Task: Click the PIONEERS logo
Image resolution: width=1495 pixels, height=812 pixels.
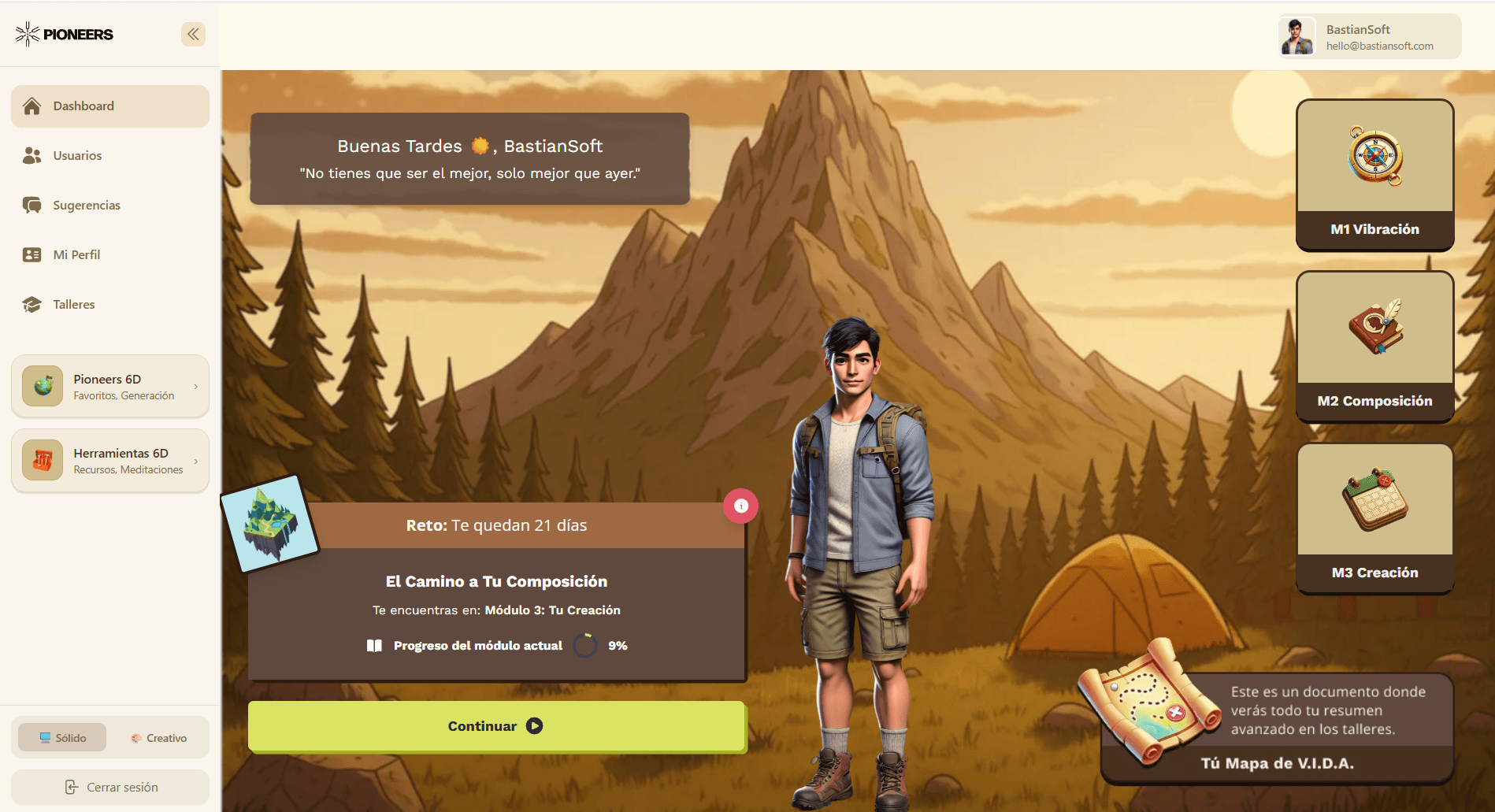Action: click(x=63, y=34)
